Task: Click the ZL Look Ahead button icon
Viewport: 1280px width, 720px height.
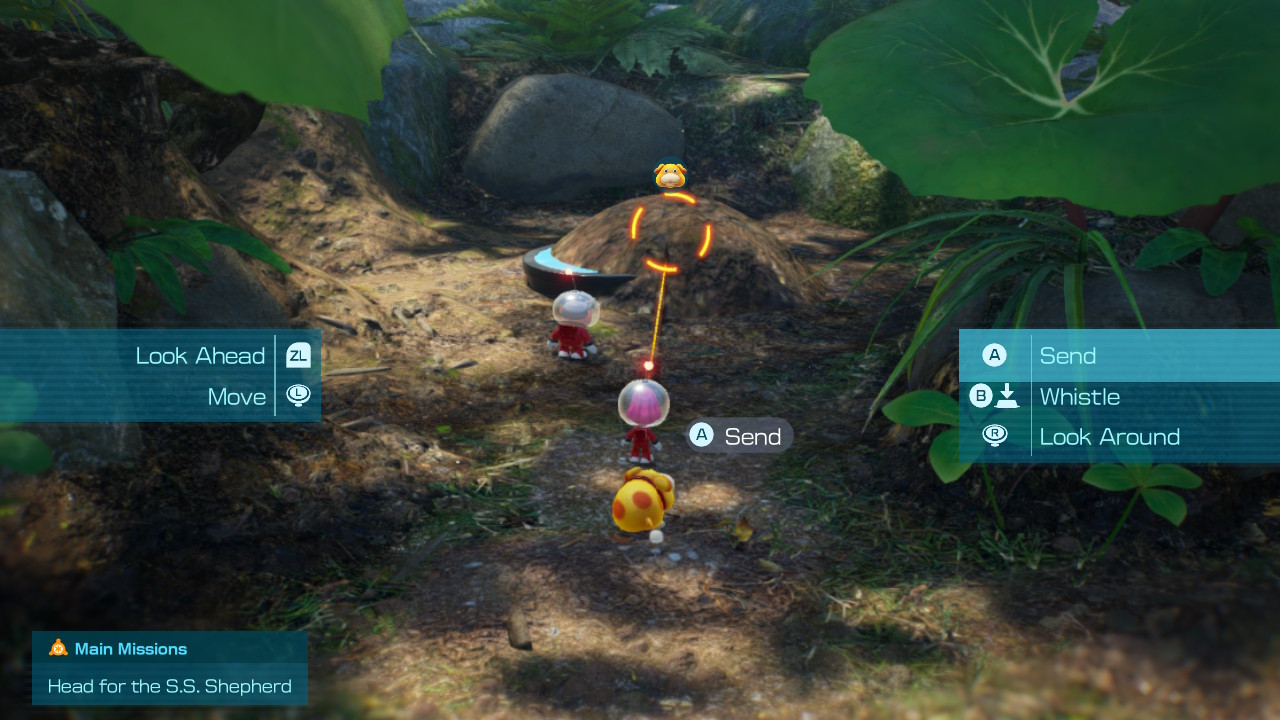Action: (x=298, y=355)
